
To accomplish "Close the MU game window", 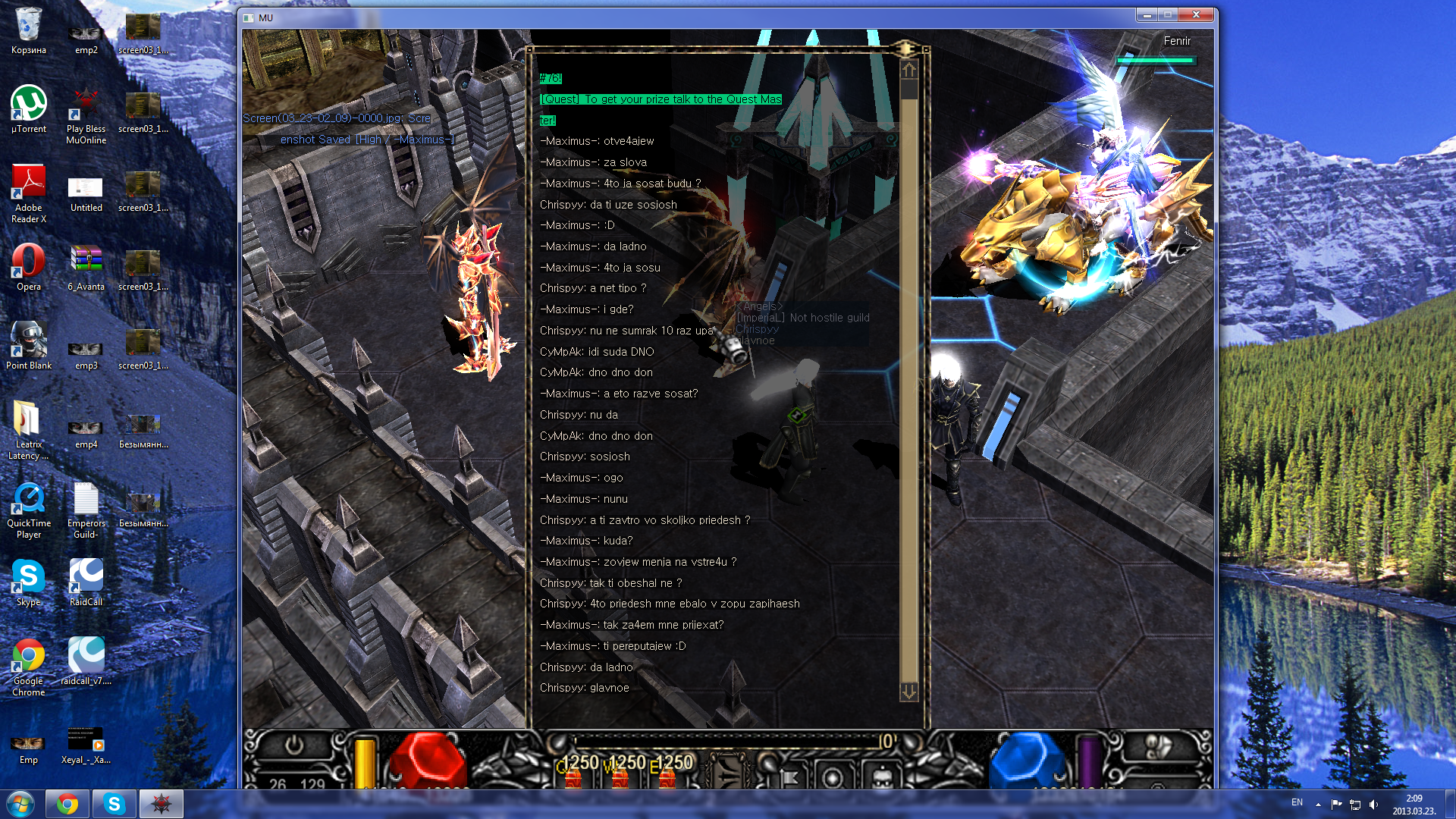I will coord(1196,15).
